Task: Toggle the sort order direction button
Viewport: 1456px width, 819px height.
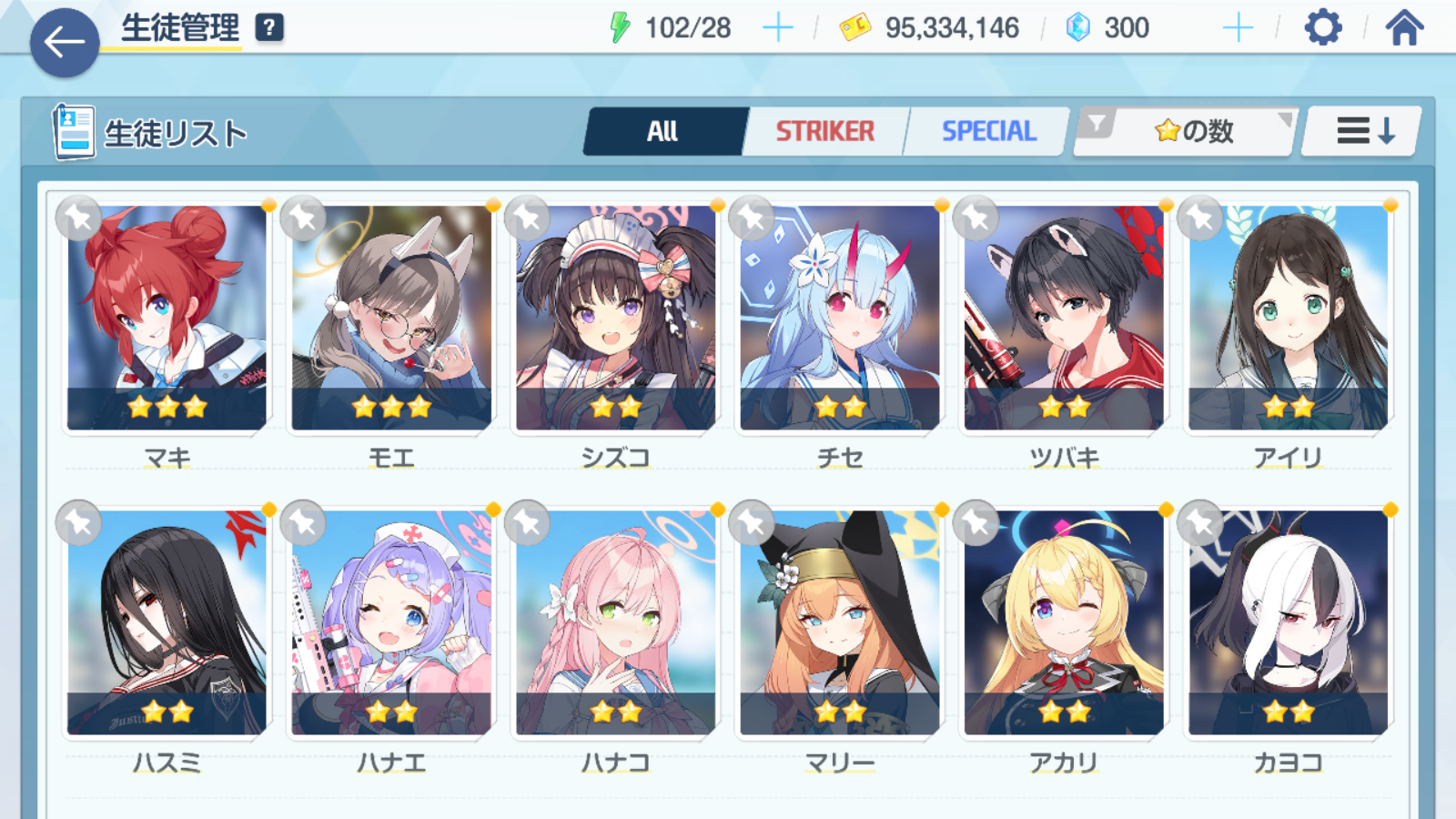Action: pyautogui.click(x=1363, y=132)
